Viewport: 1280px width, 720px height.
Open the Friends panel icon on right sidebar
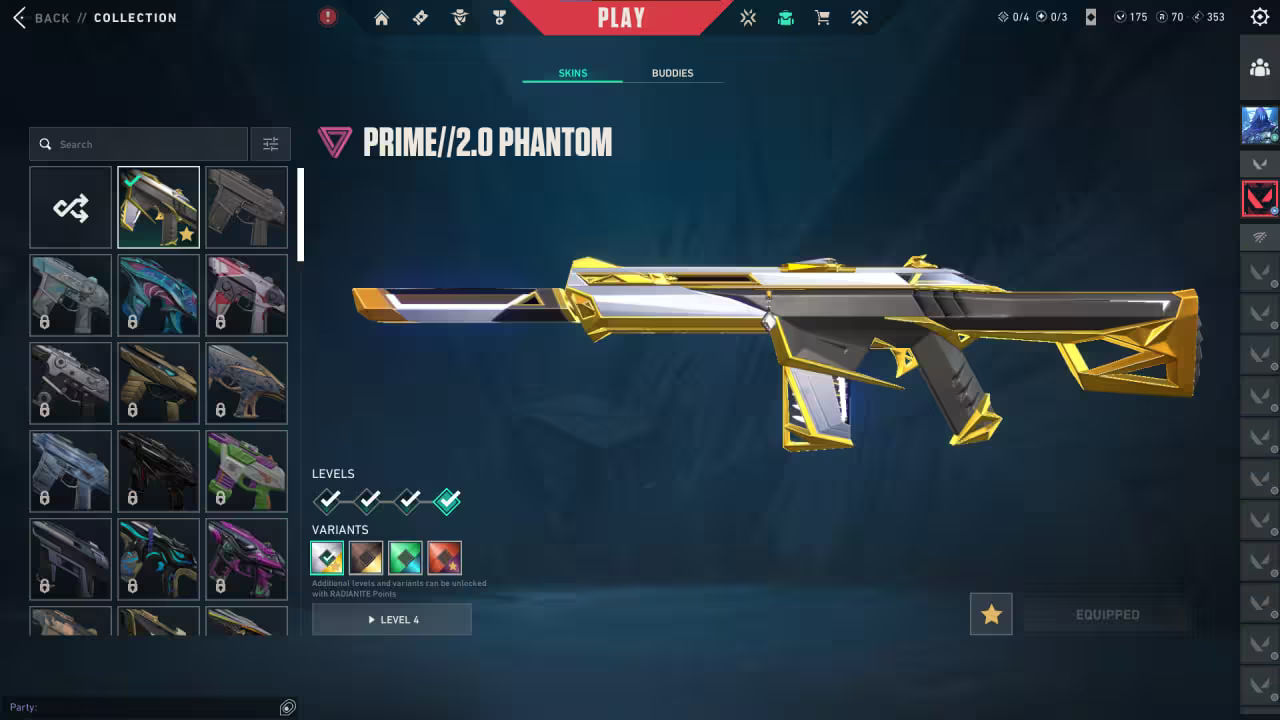pyautogui.click(x=1259, y=67)
